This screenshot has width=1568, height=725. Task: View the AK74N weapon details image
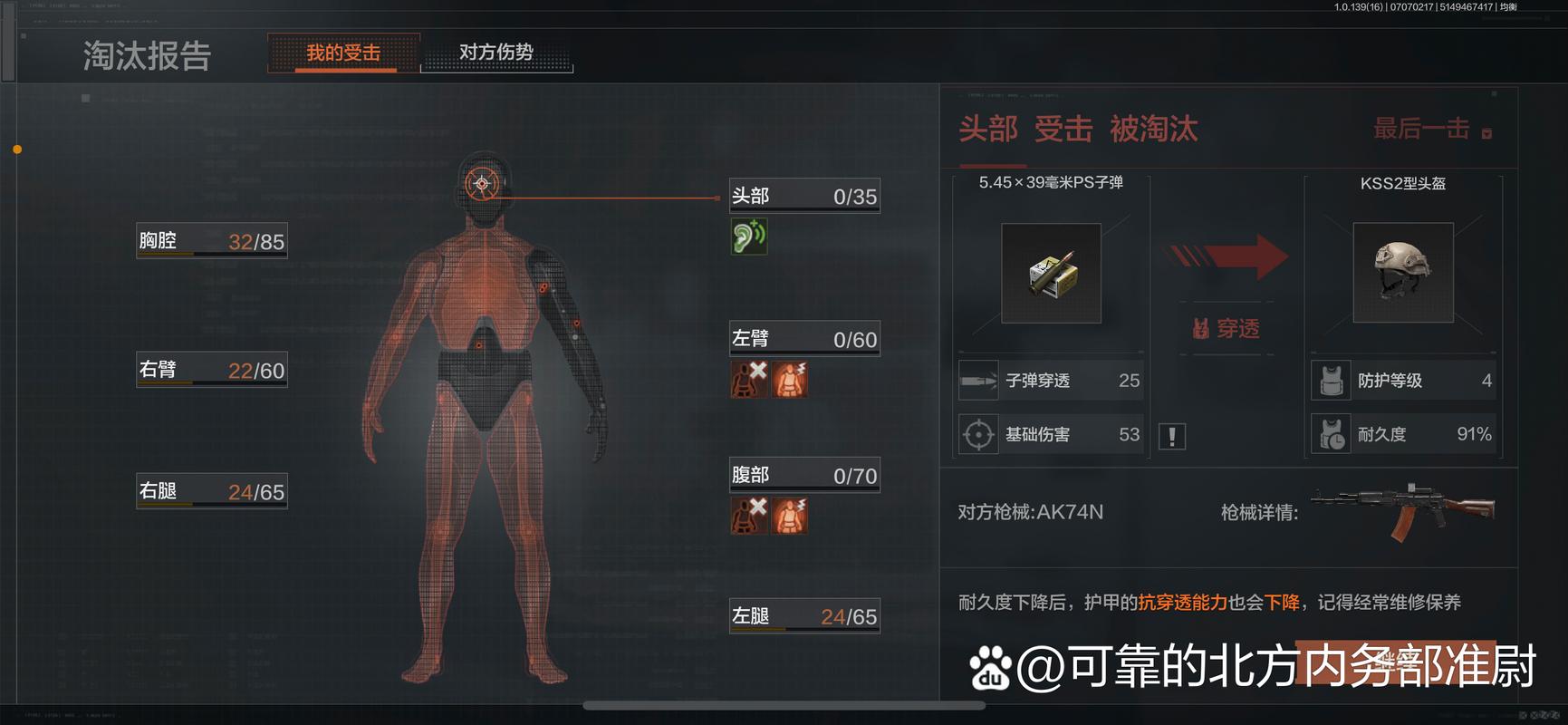[1402, 511]
